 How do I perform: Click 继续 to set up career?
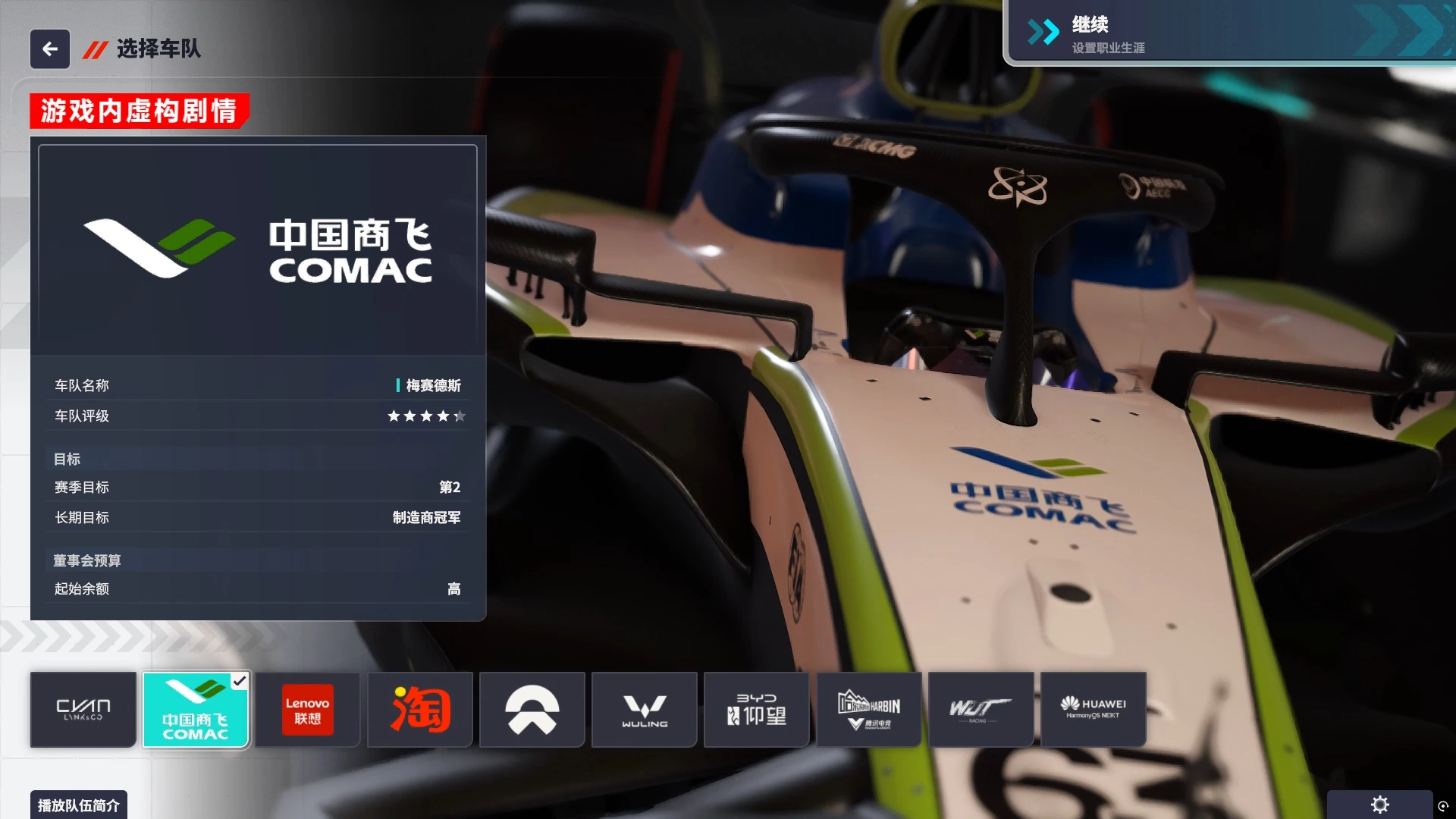tap(1228, 33)
